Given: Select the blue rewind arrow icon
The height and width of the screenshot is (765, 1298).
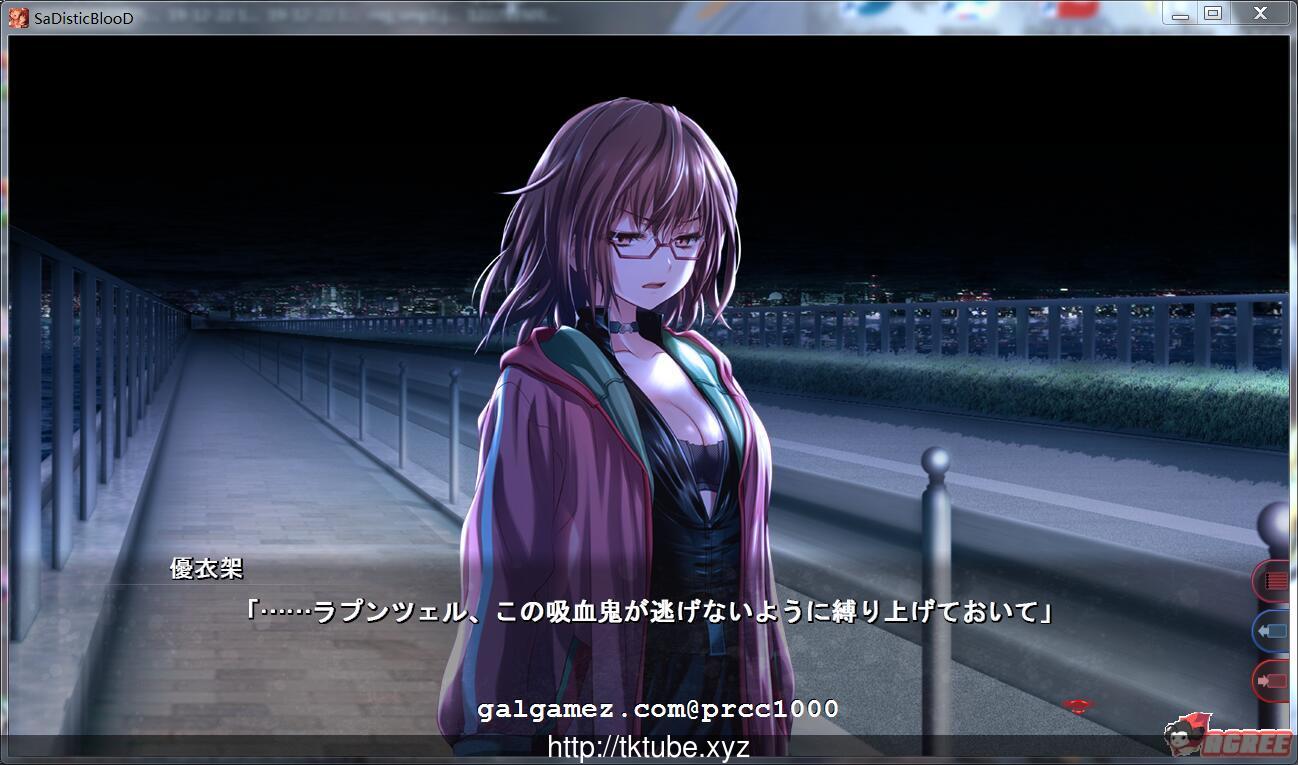Looking at the screenshot, I should (1271, 631).
